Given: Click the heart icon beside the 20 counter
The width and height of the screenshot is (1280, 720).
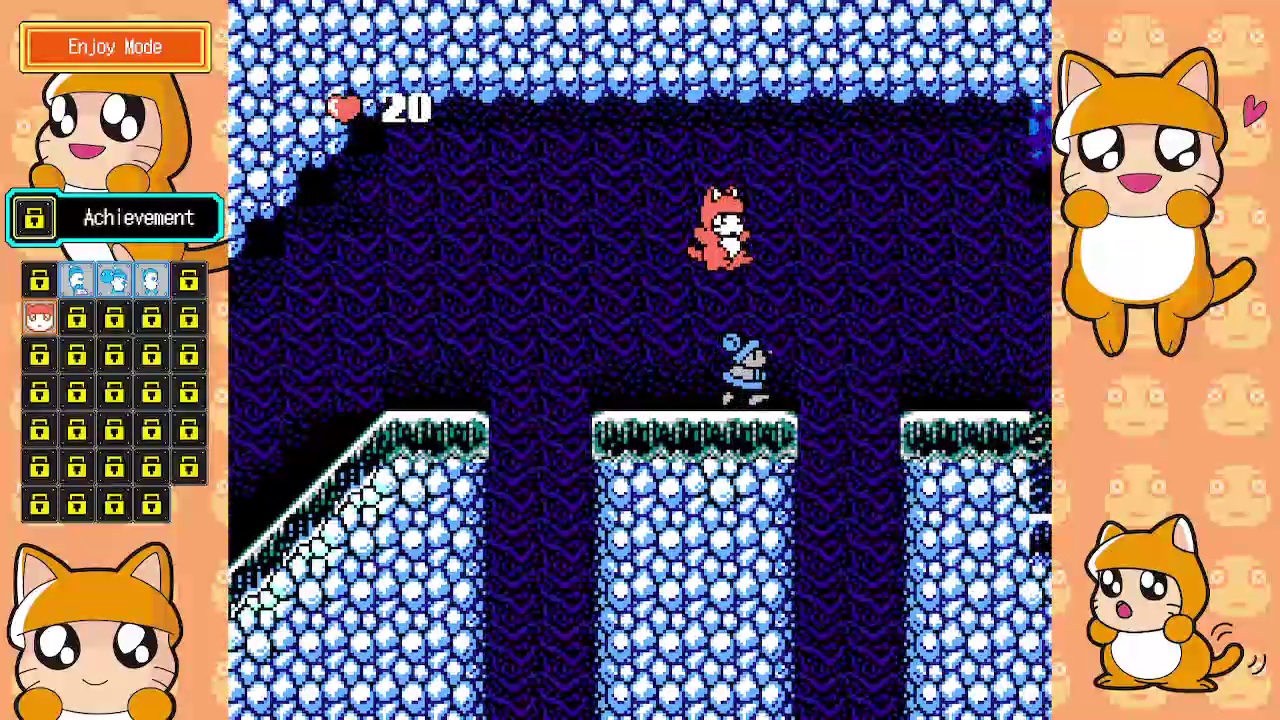Looking at the screenshot, I should (345, 108).
